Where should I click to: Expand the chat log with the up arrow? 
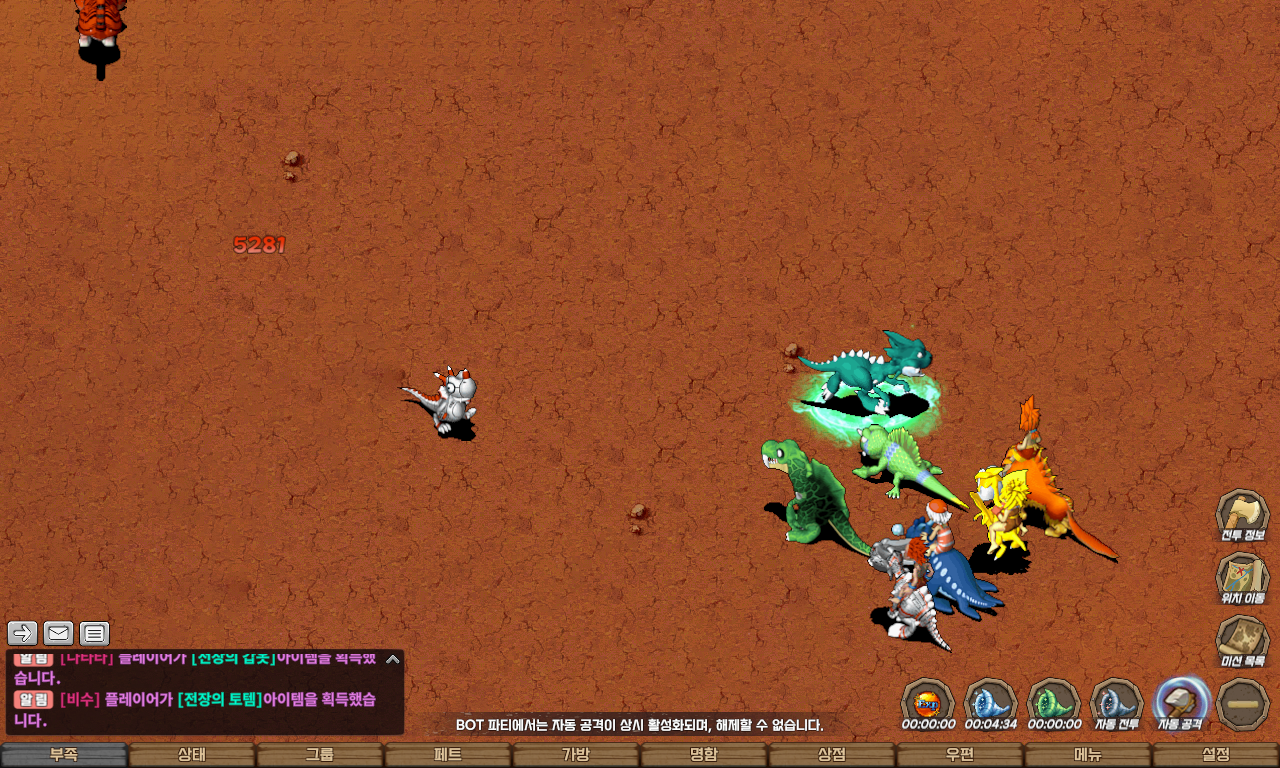[x=393, y=659]
